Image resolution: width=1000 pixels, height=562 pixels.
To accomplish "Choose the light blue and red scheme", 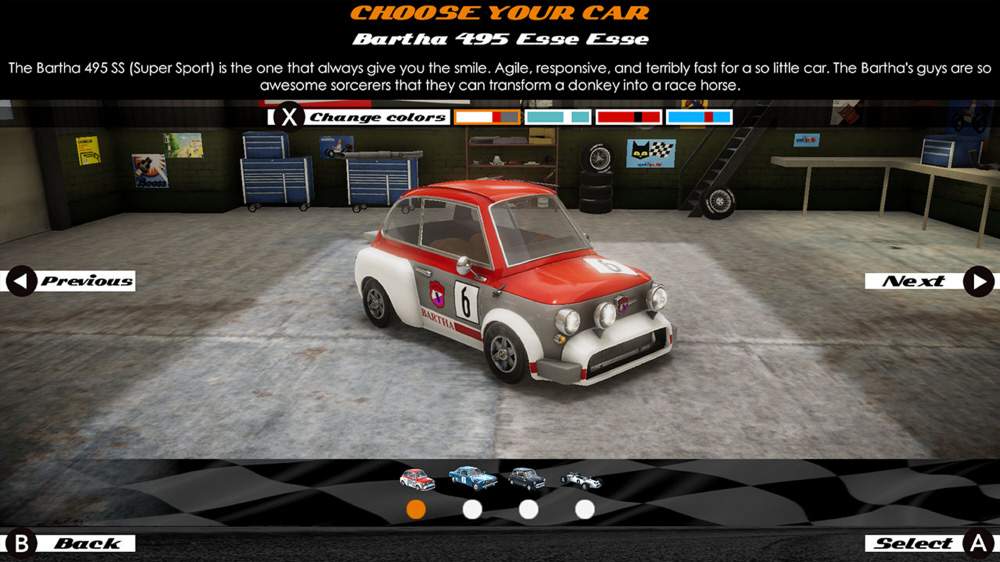I will coord(699,117).
